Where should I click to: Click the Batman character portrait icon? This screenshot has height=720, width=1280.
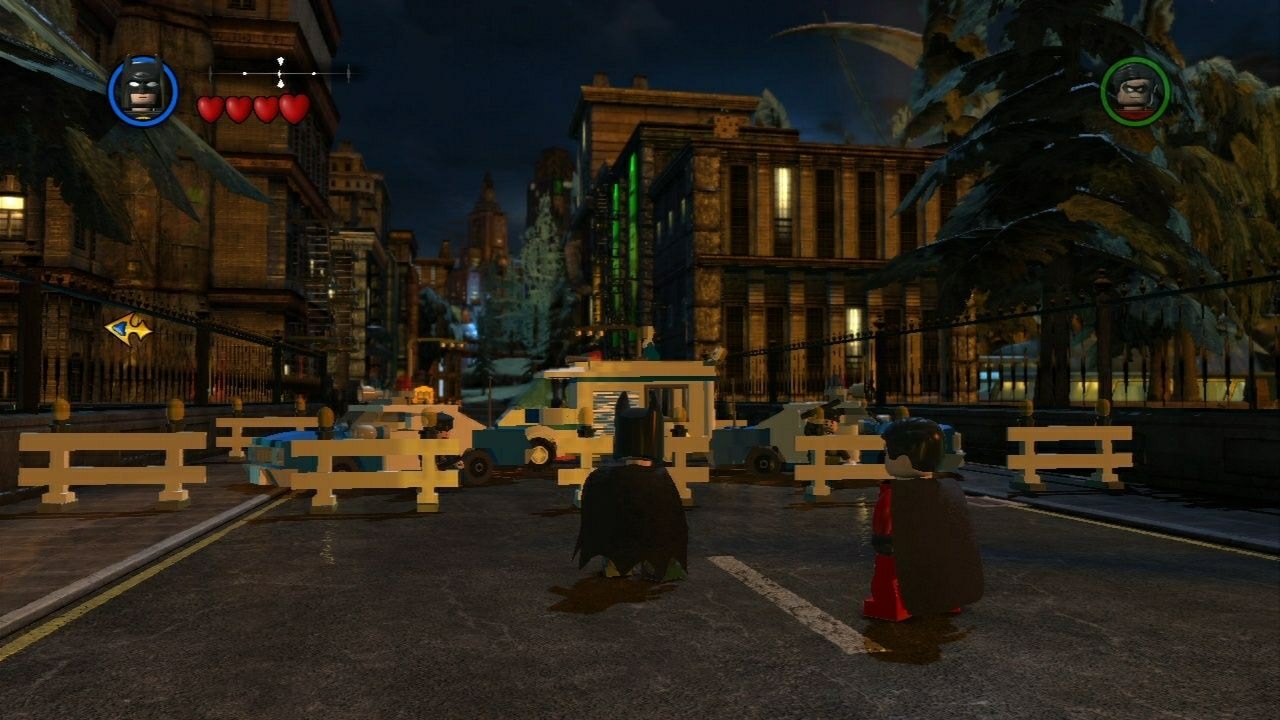click(x=143, y=90)
